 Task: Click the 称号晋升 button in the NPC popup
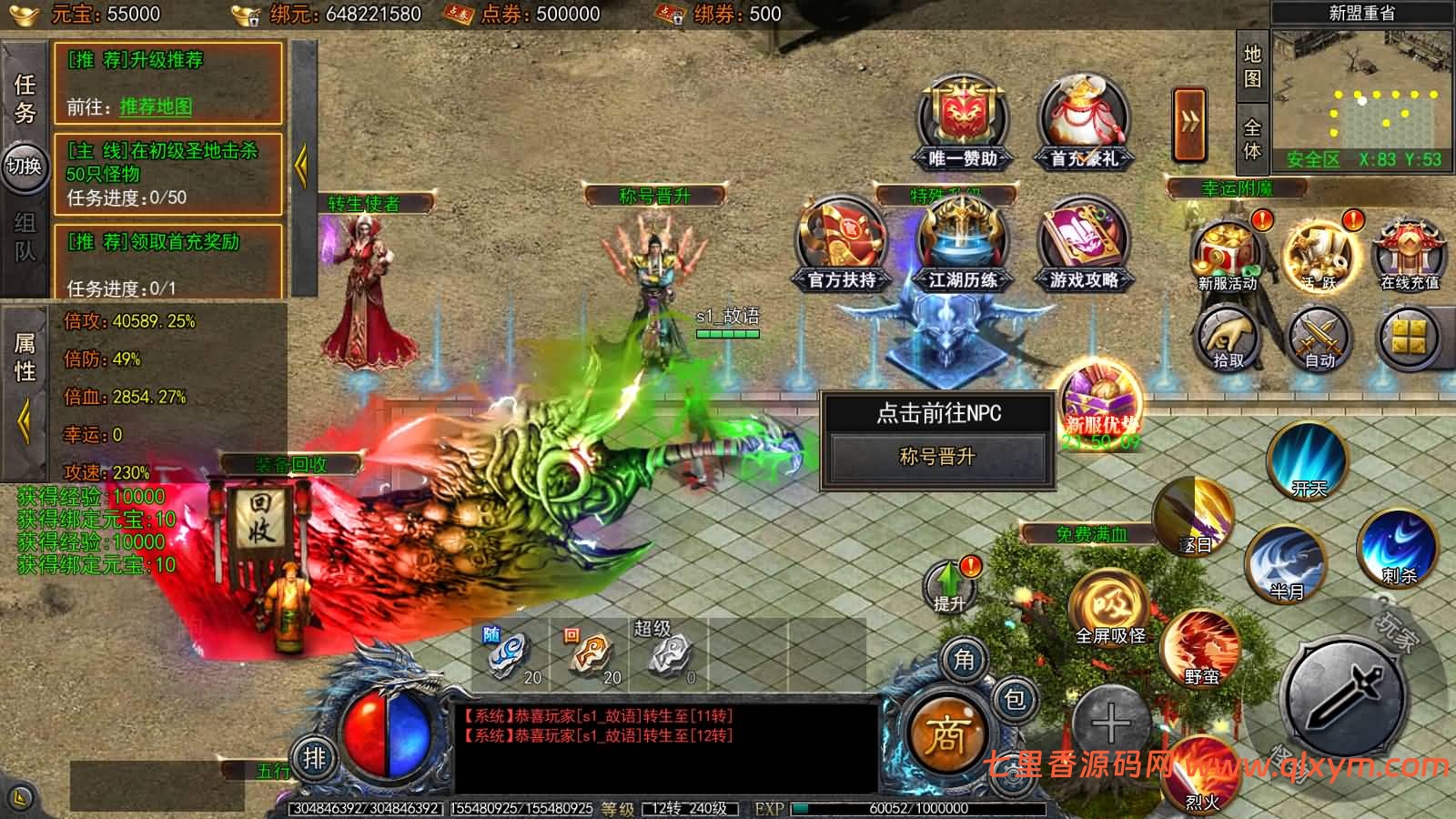[936, 457]
